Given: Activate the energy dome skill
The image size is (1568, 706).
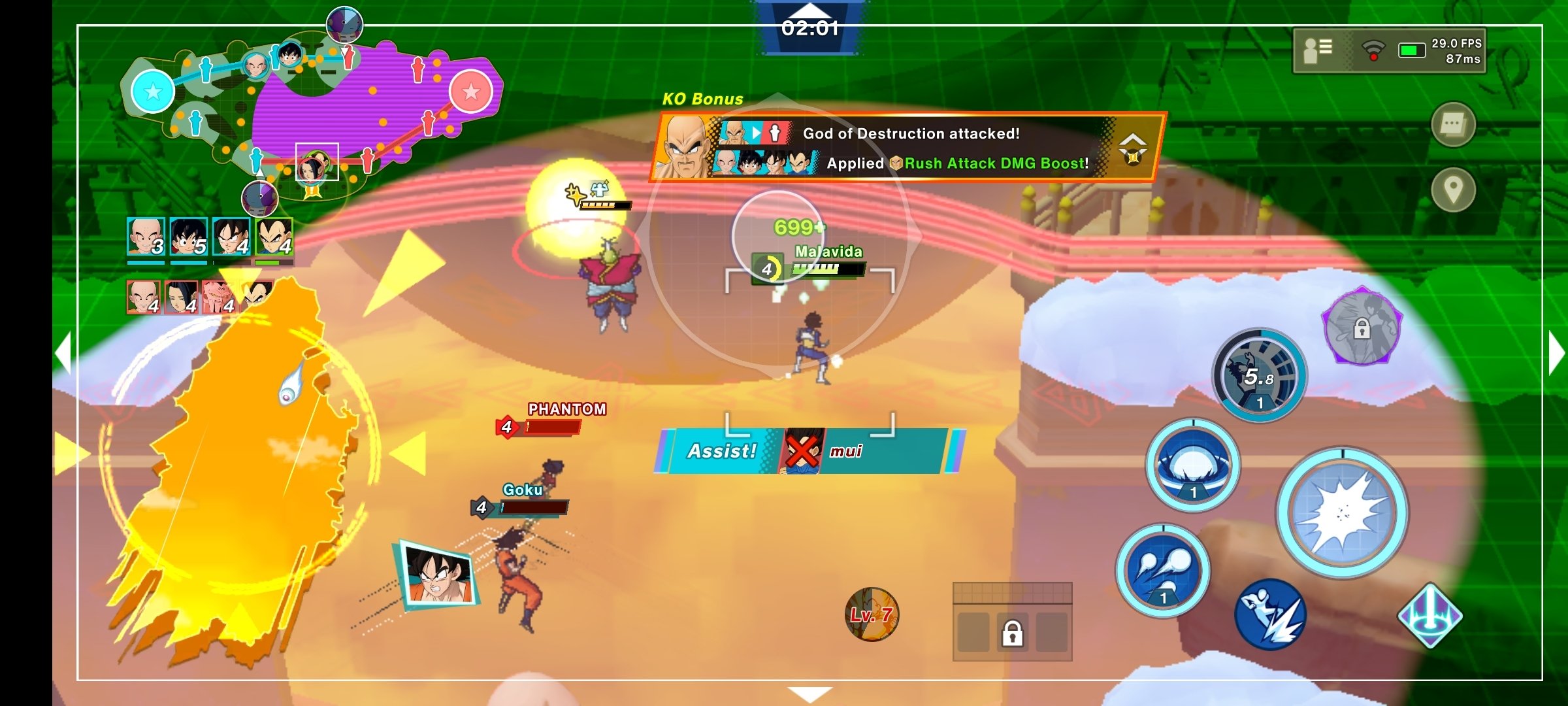Looking at the screenshot, I should pos(1193,465).
